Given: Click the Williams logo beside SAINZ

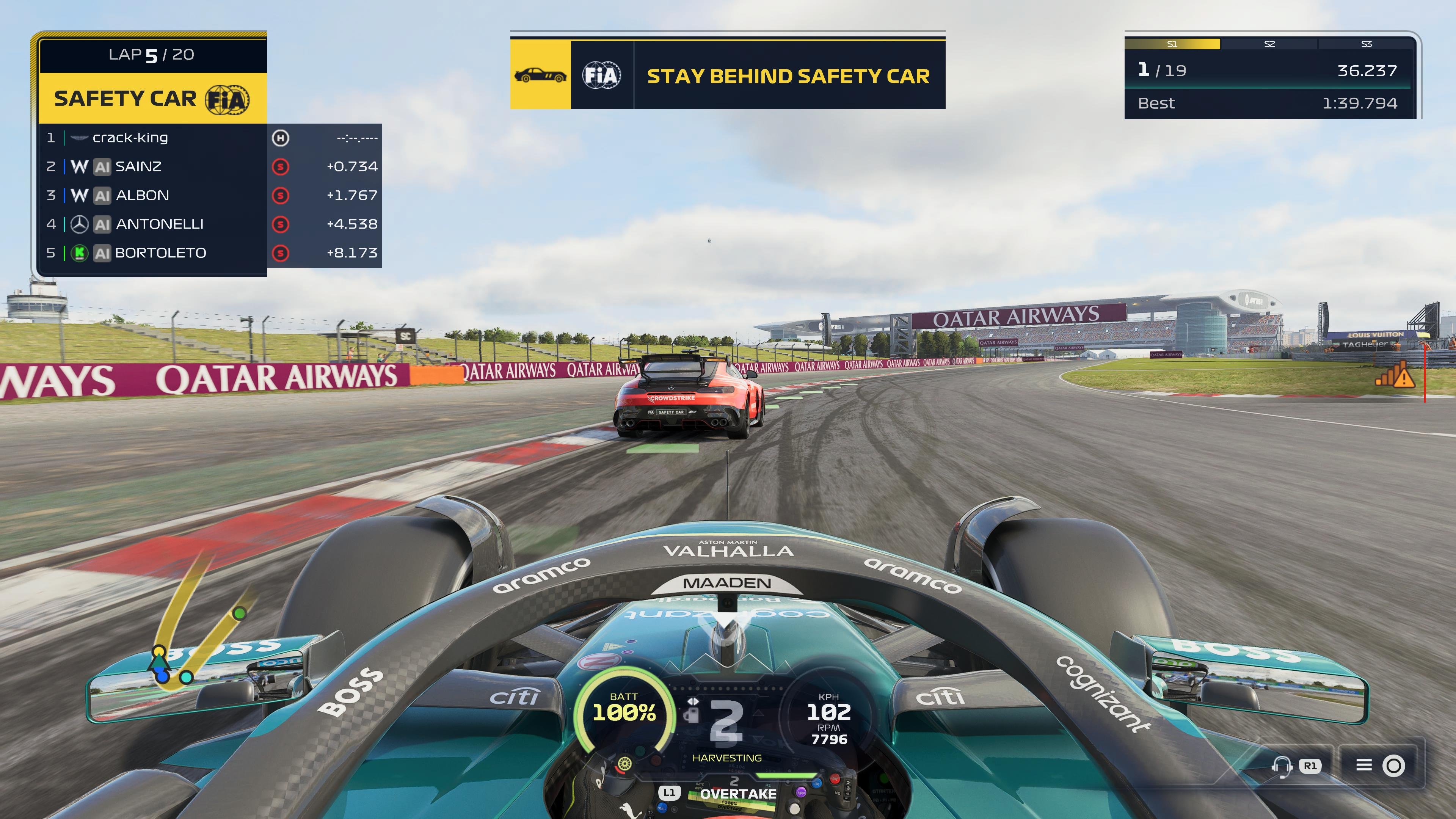Looking at the screenshot, I should [x=80, y=166].
